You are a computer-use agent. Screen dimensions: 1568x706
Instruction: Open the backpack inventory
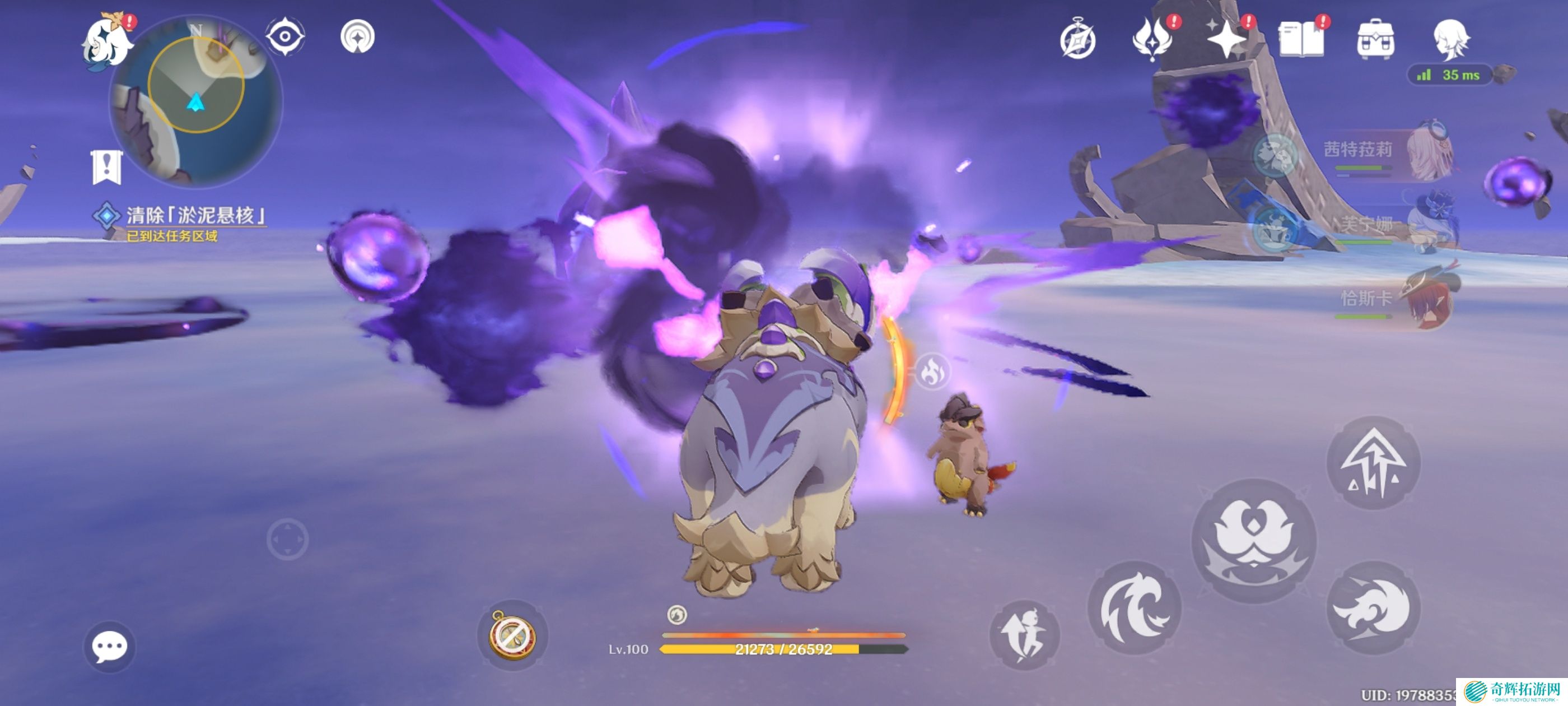point(1376,40)
